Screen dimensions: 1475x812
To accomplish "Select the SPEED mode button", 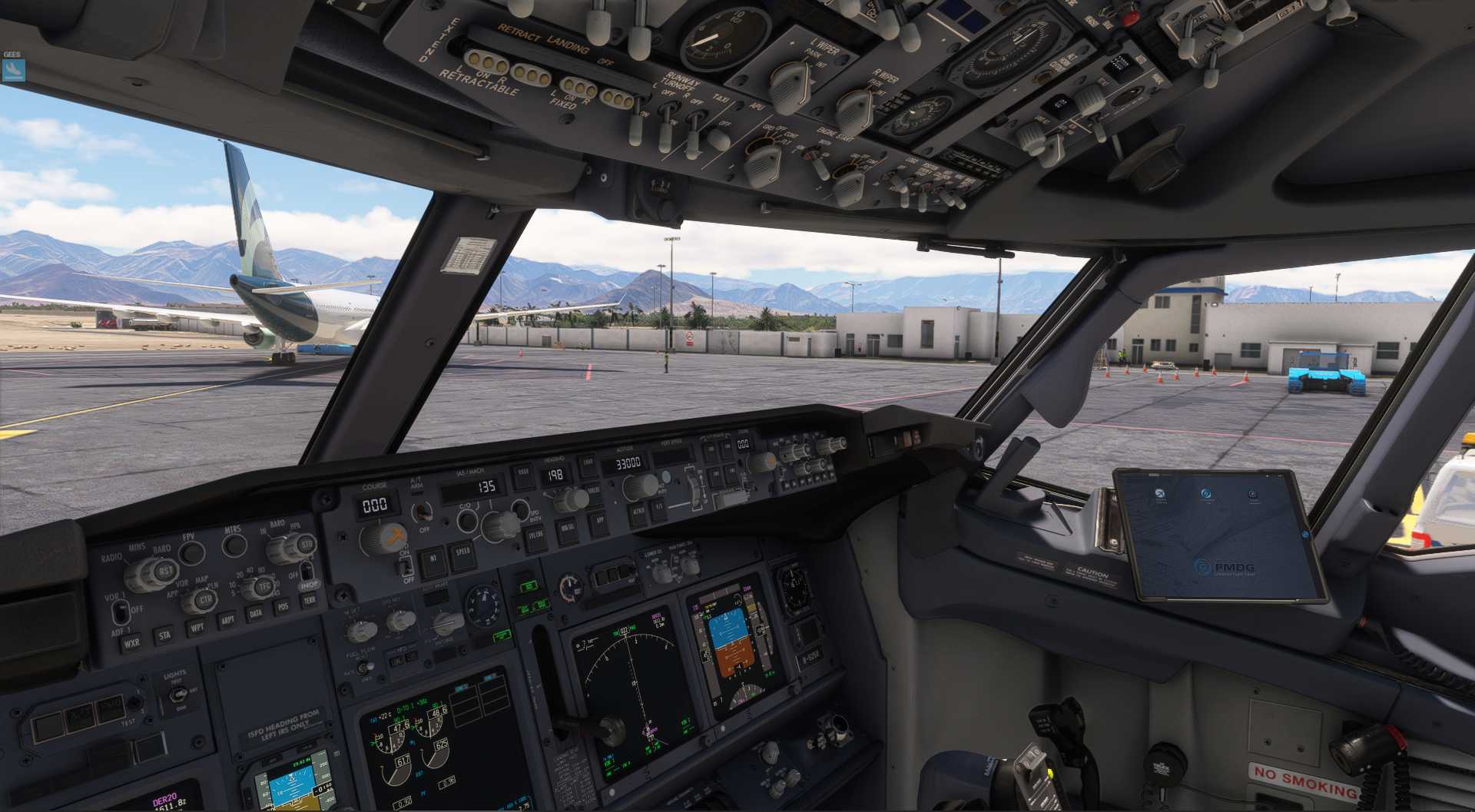I will click(x=463, y=552).
